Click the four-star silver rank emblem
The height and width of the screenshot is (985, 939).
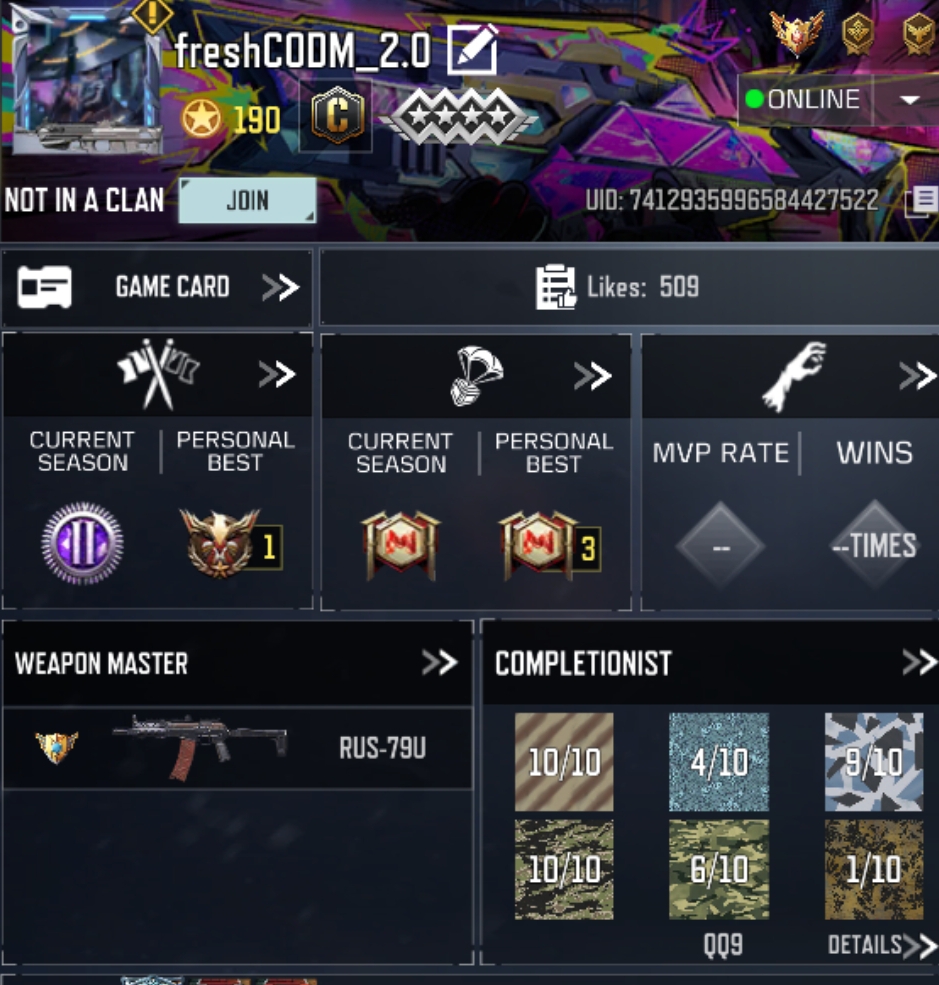463,119
